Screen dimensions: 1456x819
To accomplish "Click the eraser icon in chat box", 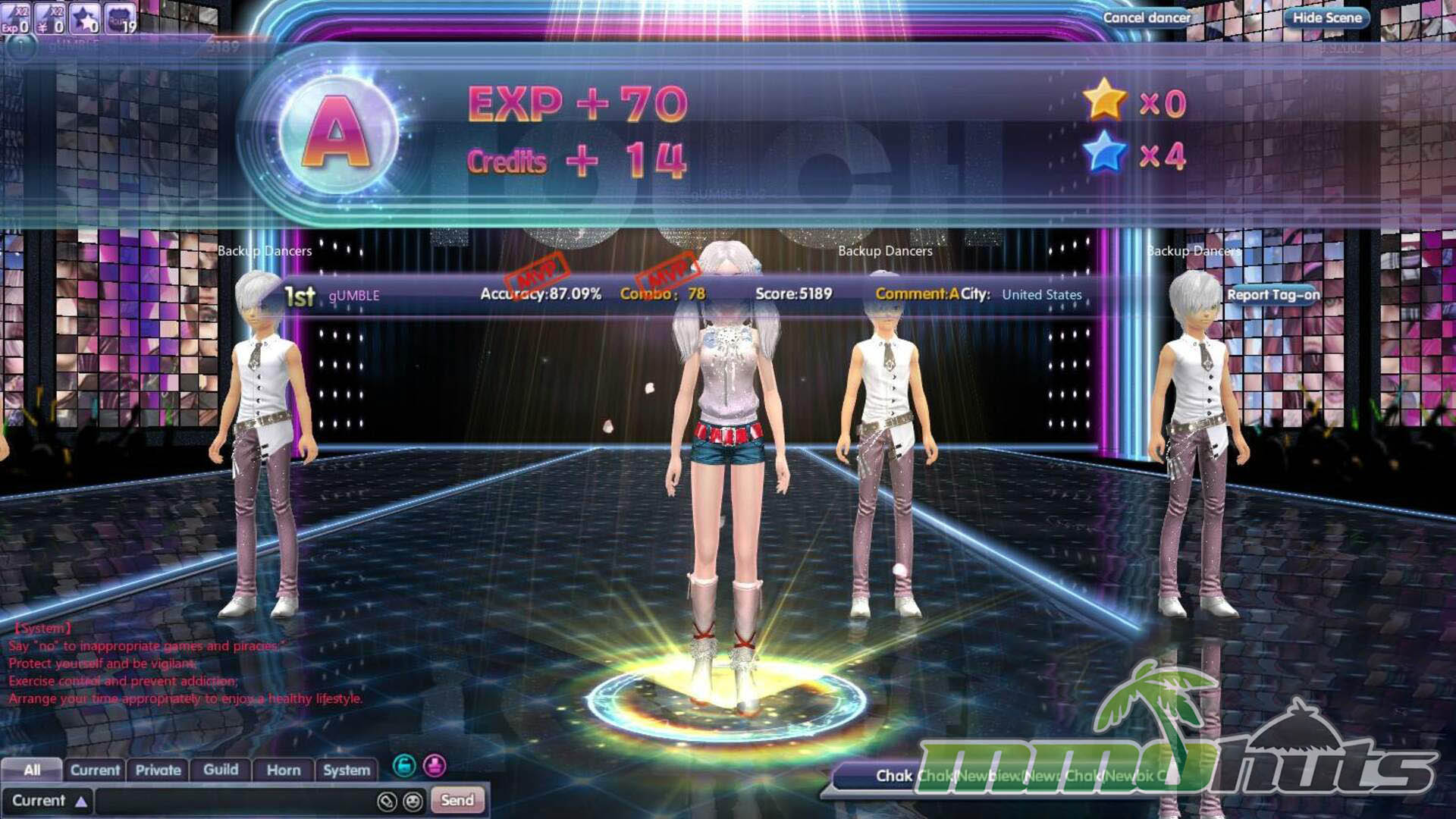I will coord(387,801).
